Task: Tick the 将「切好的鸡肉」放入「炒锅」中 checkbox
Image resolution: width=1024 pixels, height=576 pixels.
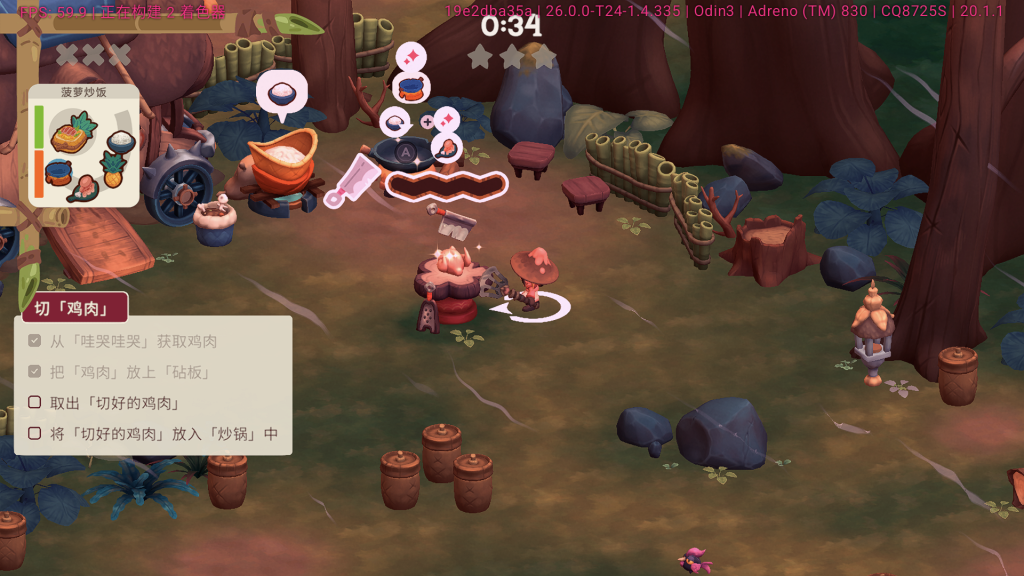Action: pyautogui.click(x=35, y=434)
